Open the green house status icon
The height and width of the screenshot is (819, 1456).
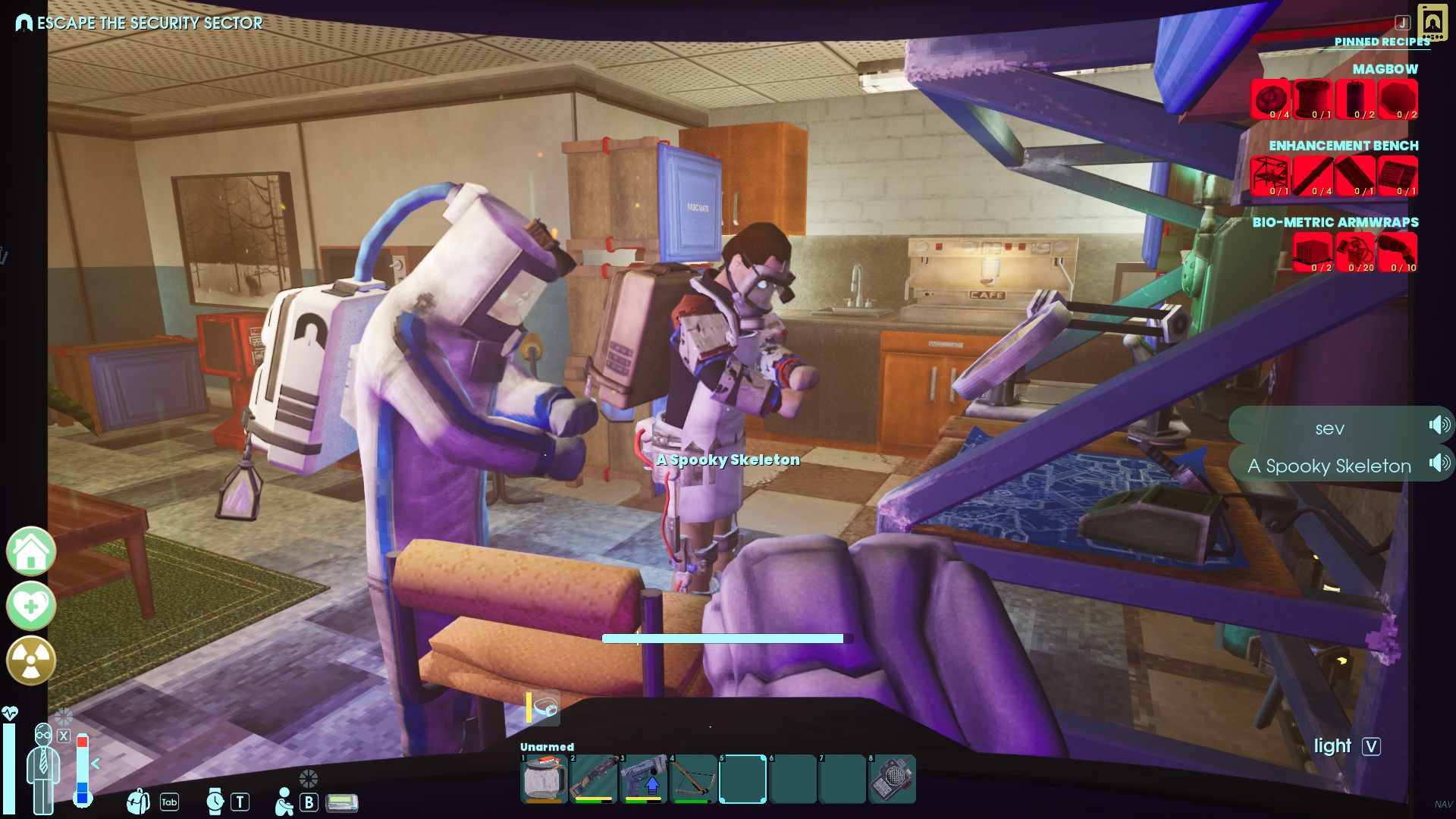pos(31,551)
